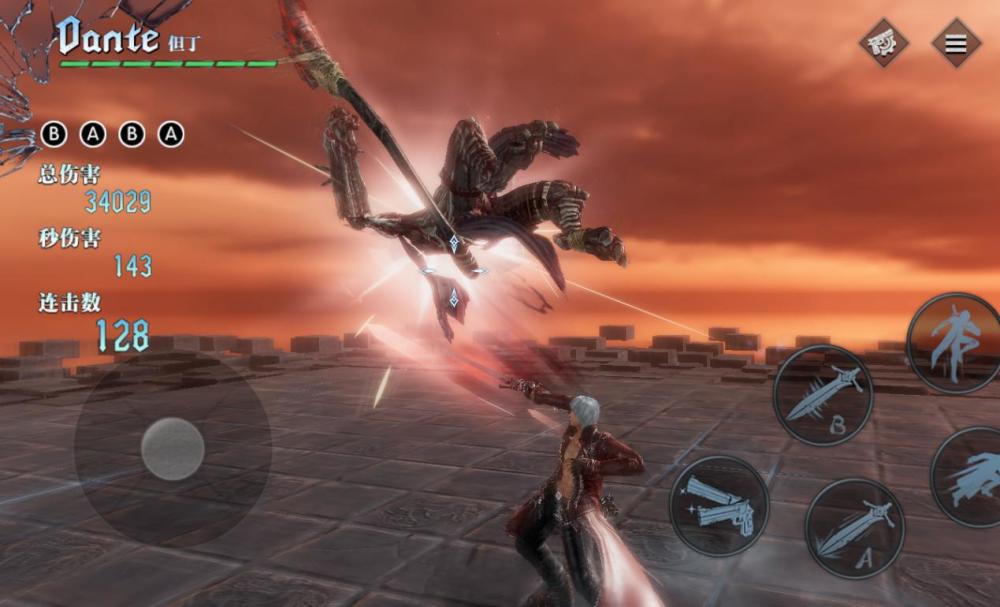This screenshot has height=607, width=1000.
Task: Use the dash dodge button
Action: pyautogui.click(x=972, y=476)
